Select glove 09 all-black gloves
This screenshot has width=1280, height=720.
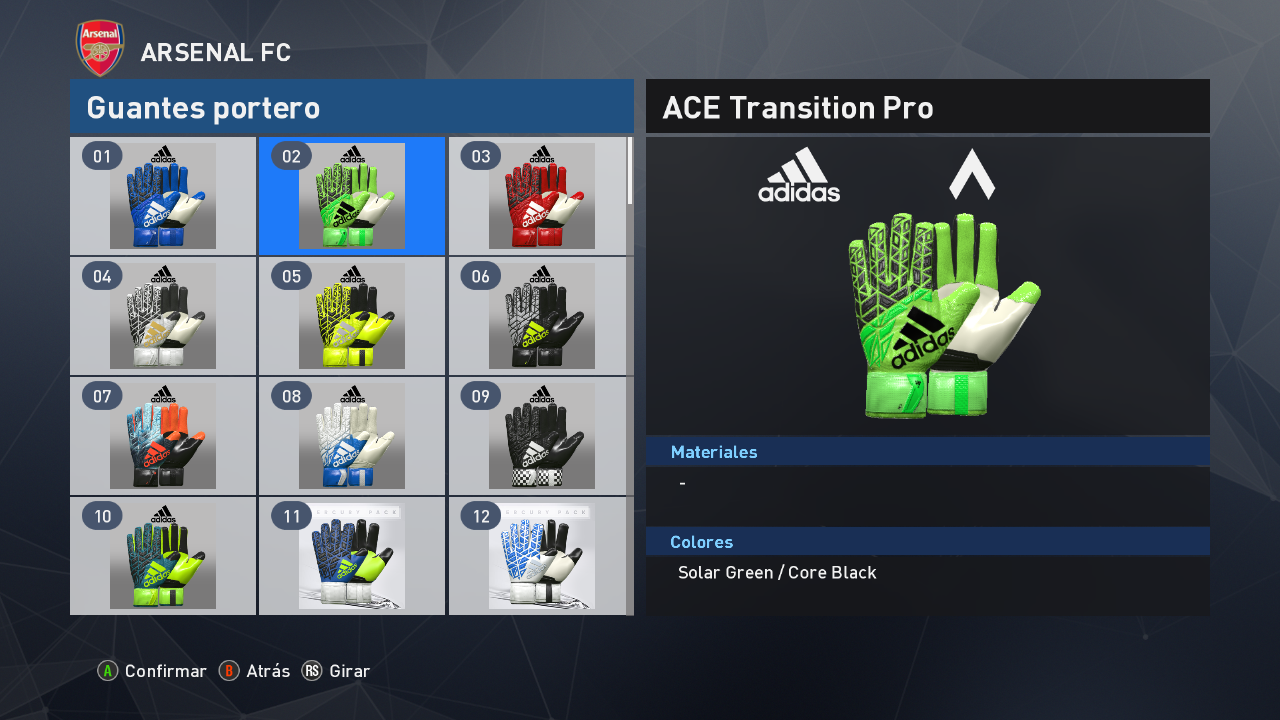(541, 436)
